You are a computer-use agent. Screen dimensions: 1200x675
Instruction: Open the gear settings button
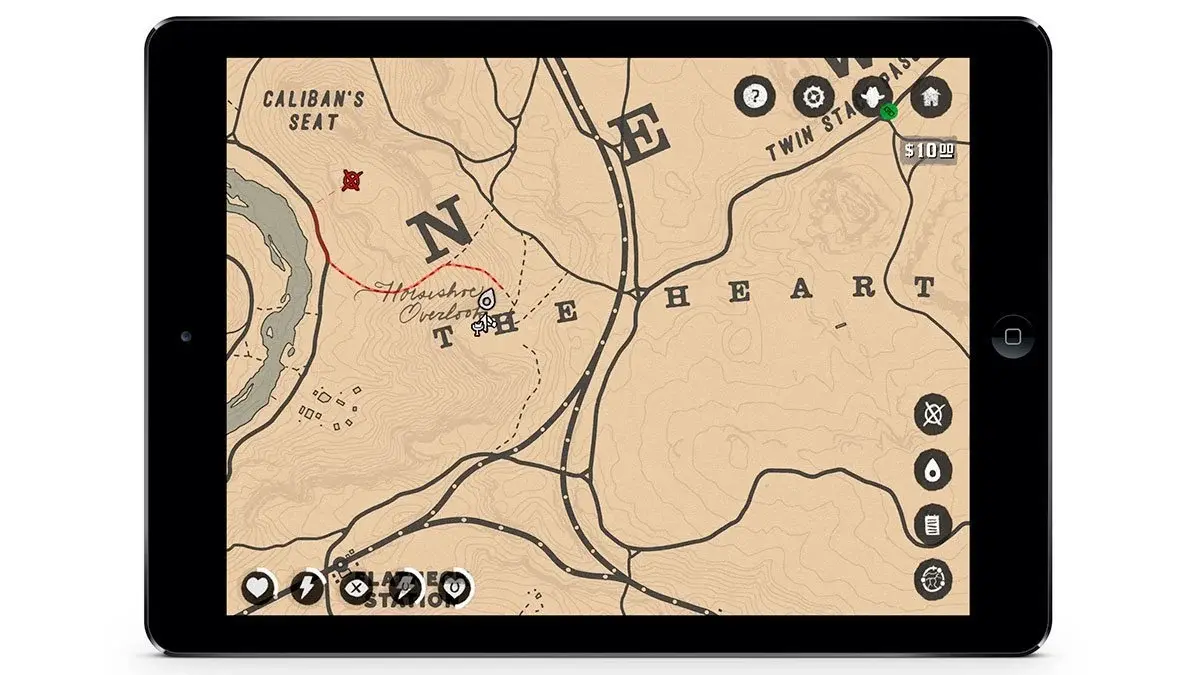pyautogui.click(x=814, y=97)
